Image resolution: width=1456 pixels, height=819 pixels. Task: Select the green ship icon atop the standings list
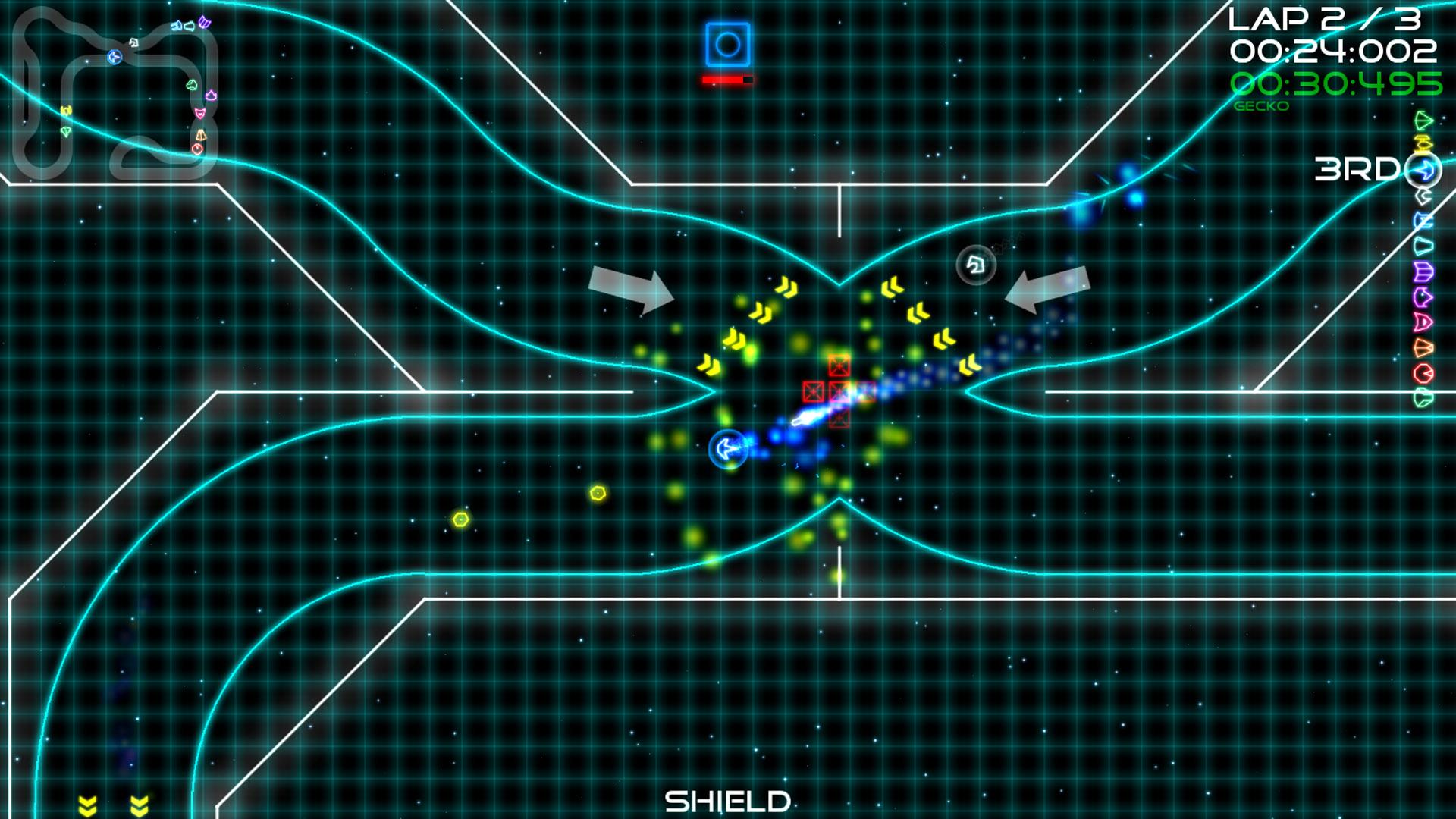pos(1425,122)
